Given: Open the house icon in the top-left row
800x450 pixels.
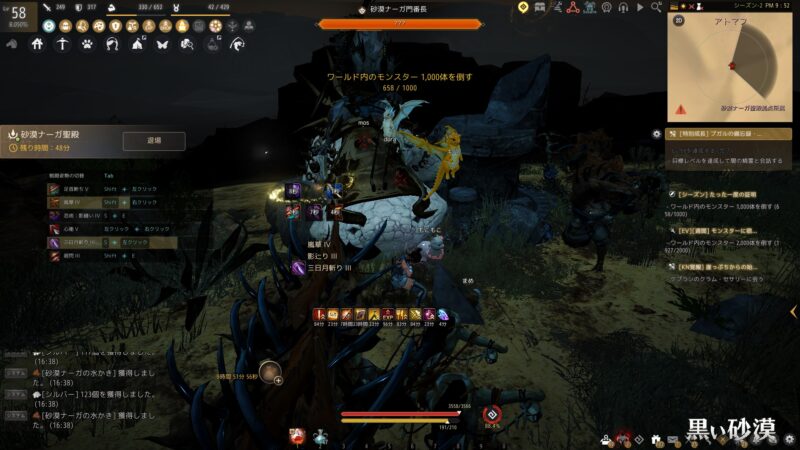Looking at the screenshot, I should (x=37, y=44).
